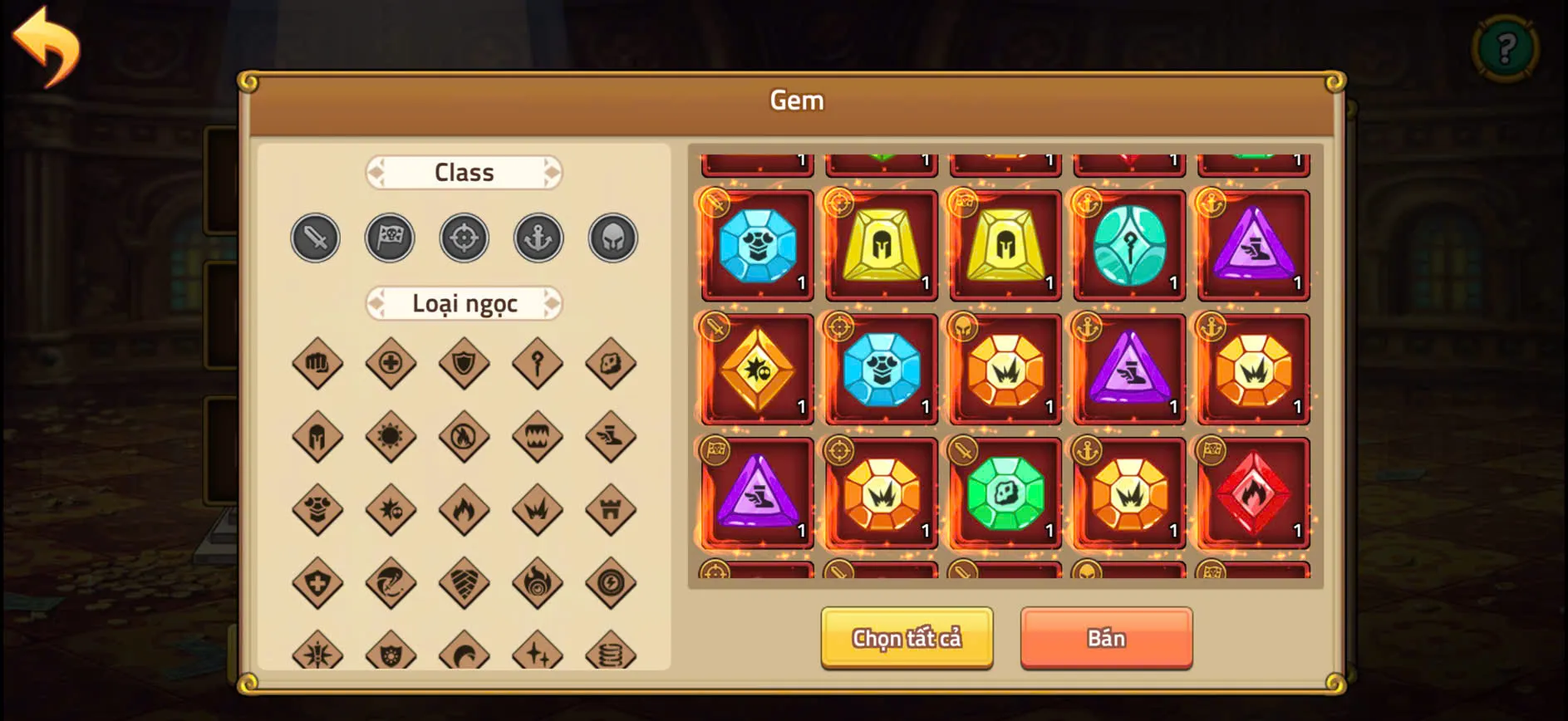The width and height of the screenshot is (1568, 721).
Task: Pick the coin stack gem type filter
Action: [x=612, y=654]
